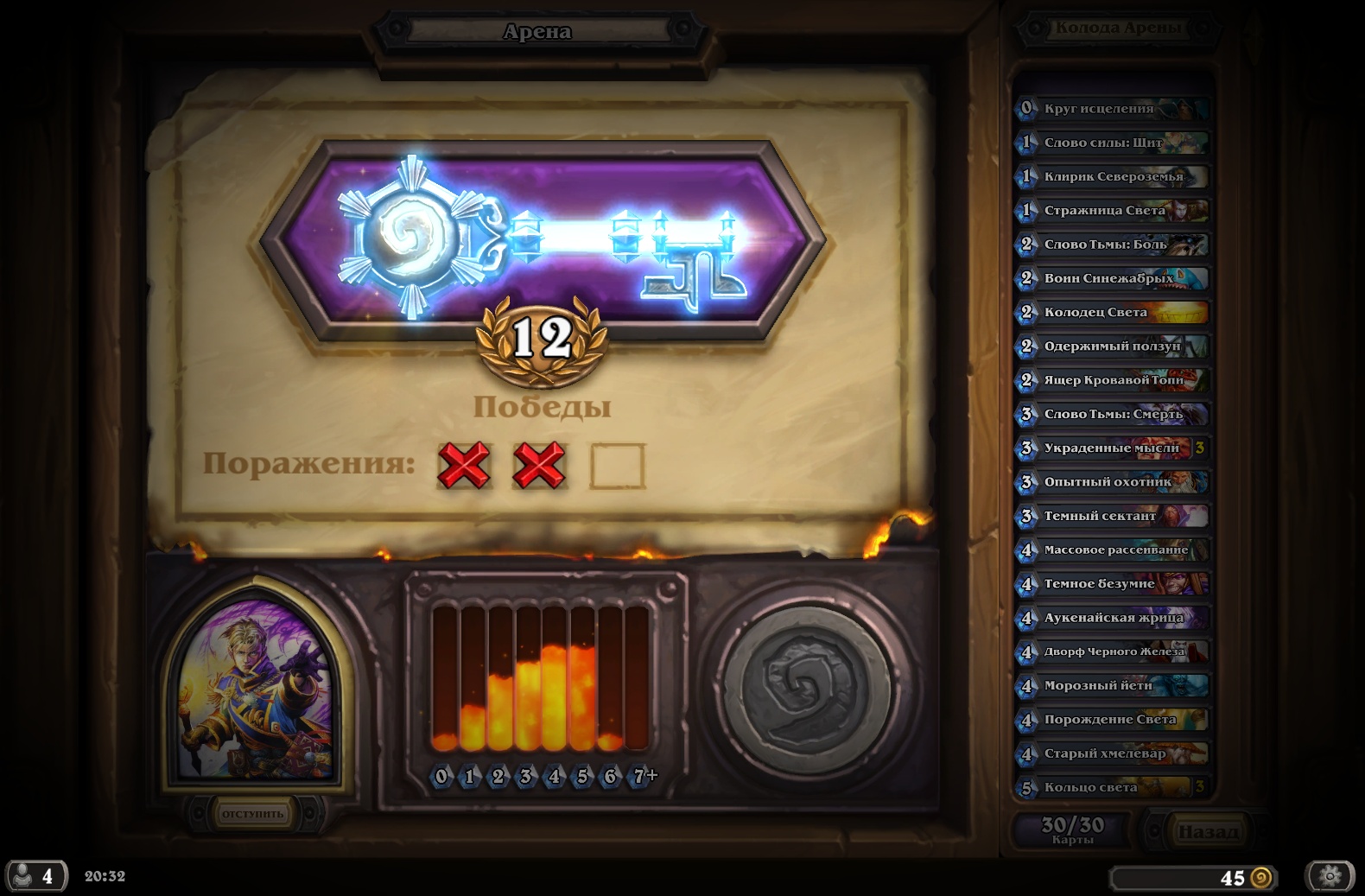
Task: Select the Опытный охотник card
Action: (1112, 481)
